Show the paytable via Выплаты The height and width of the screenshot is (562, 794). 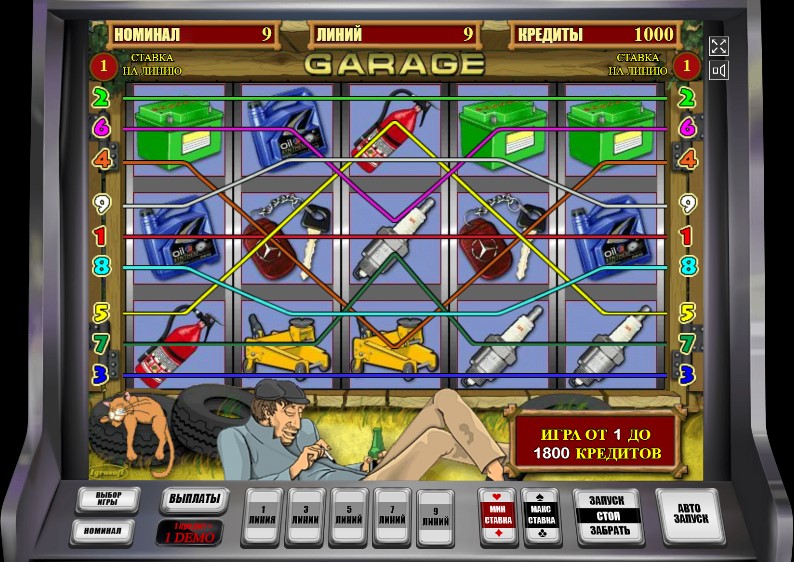(x=193, y=500)
